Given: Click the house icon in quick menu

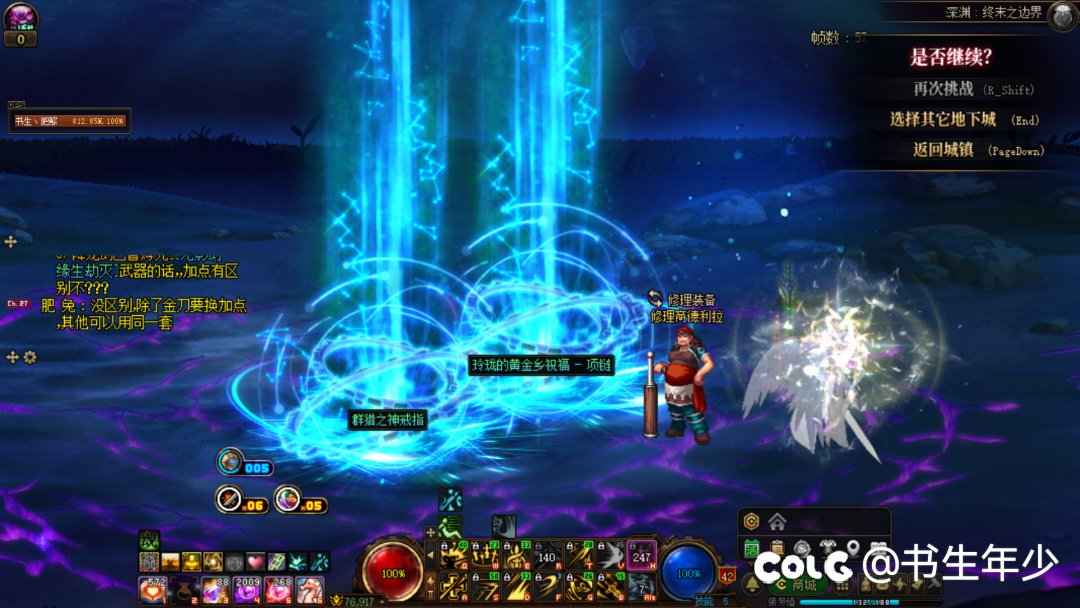Looking at the screenshot, I should tap(777, 521).
